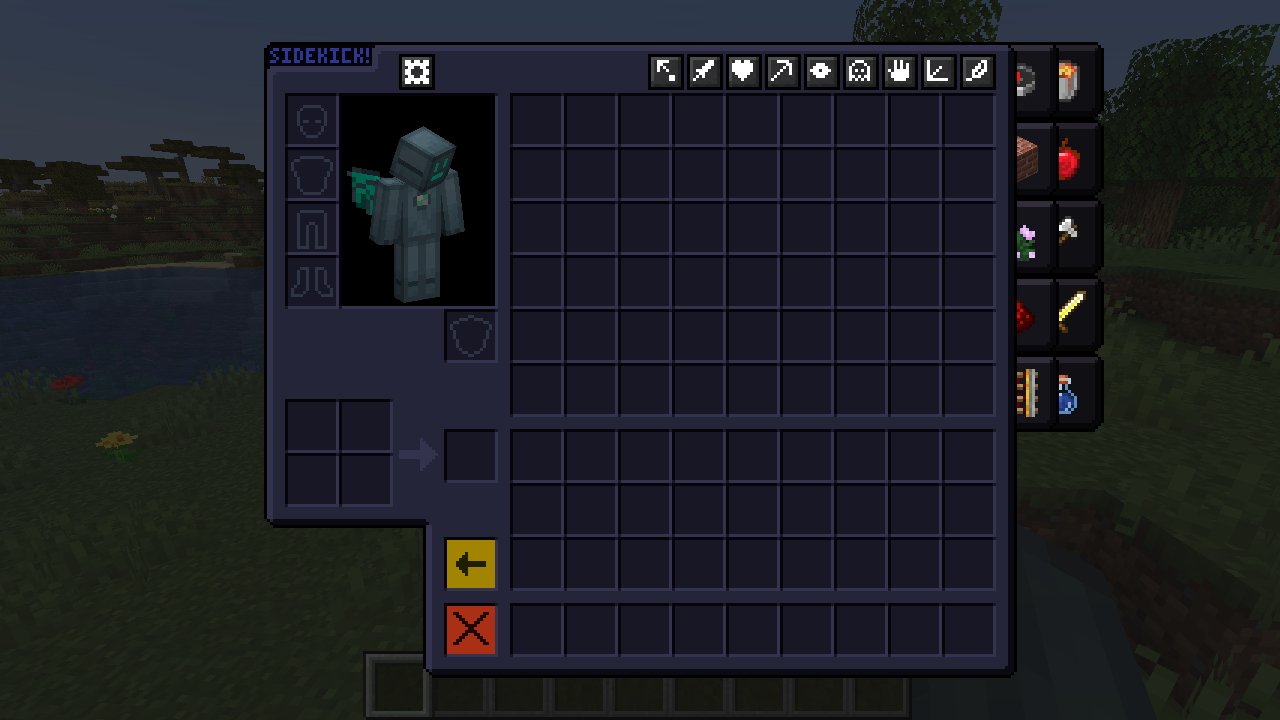The image size is (1280, 720).
Task: Open the line graph stats icon
Action: [x=938, y=71]
